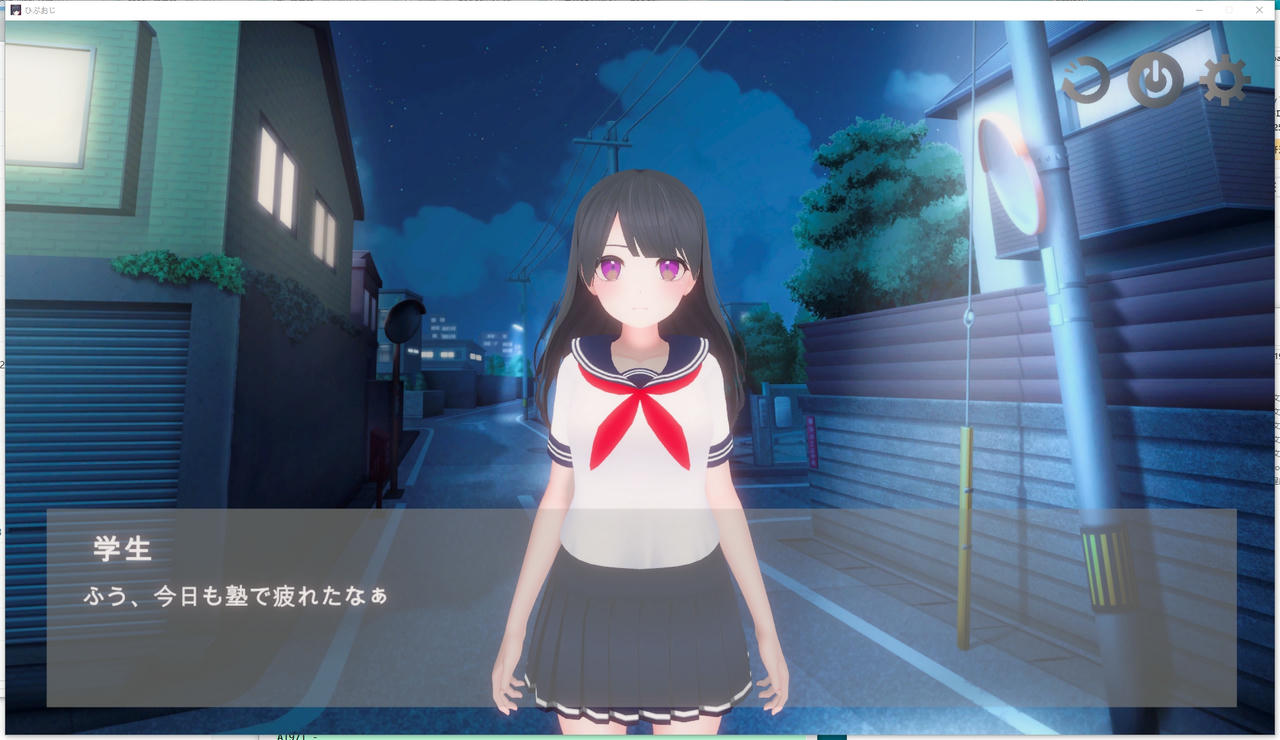This screenshot has height=740, width=1280.
Task: Open settings with the gear icon
Action: click(1224, 80)
